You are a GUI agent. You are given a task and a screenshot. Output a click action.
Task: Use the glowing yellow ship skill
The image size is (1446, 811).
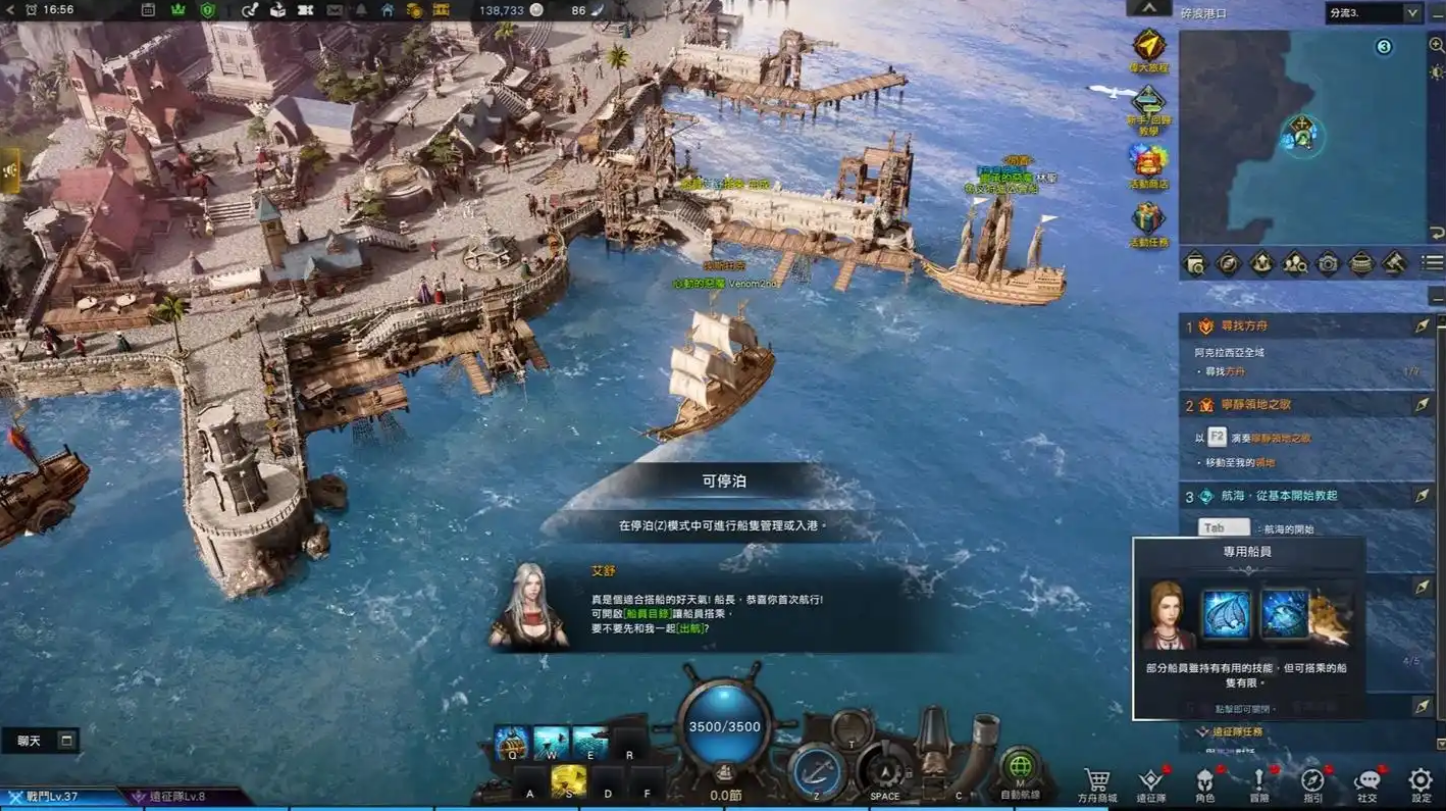[x=569, y=781]
